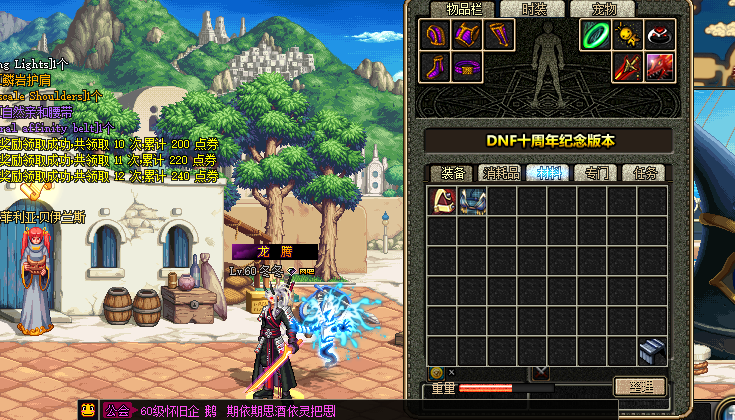Select the red santa hat item
The image size is (735, 420).
pyautogui.click(x=442, y=201)
